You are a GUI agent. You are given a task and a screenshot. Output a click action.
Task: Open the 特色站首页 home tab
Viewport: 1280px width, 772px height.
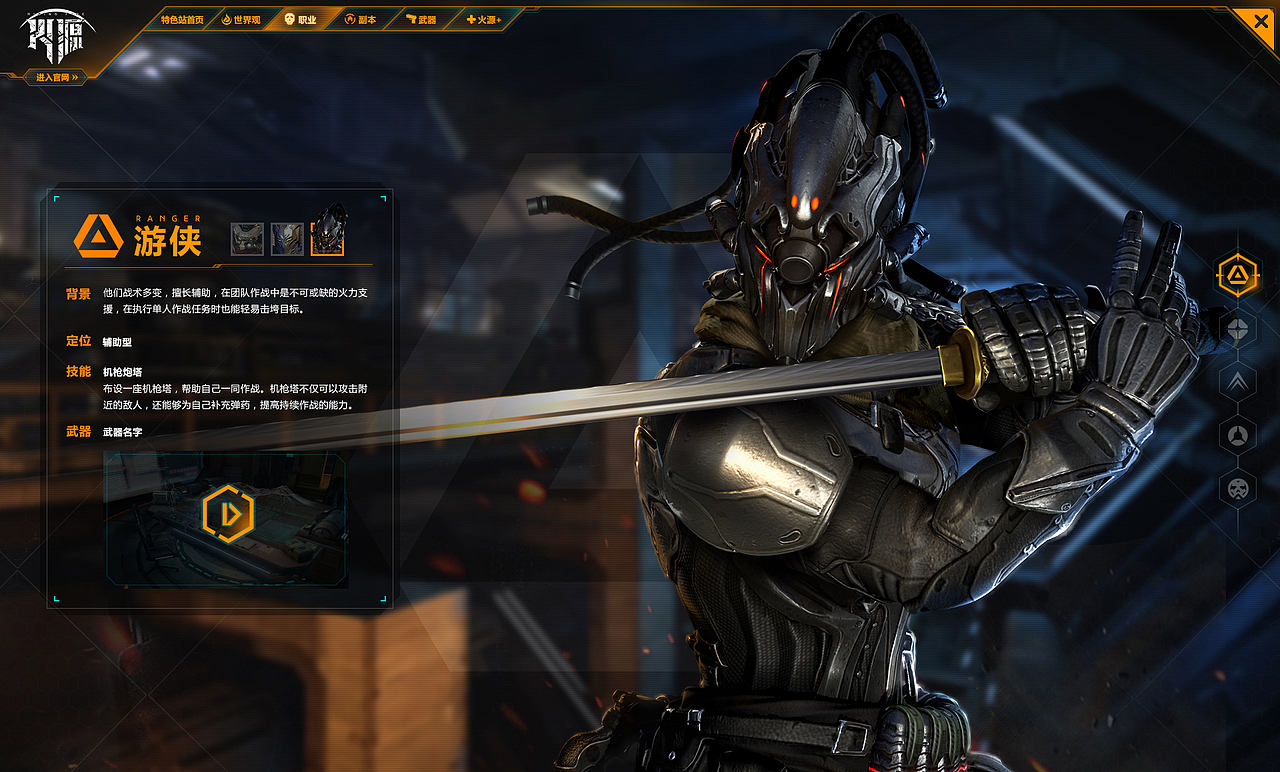click(182, 20)
